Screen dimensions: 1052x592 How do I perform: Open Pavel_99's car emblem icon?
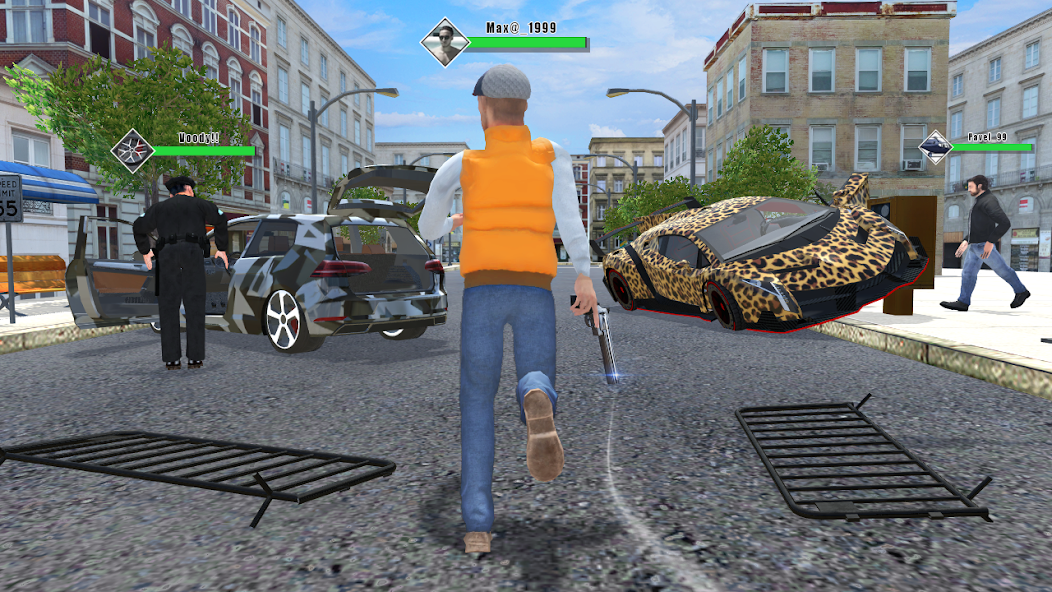point(936,148)
